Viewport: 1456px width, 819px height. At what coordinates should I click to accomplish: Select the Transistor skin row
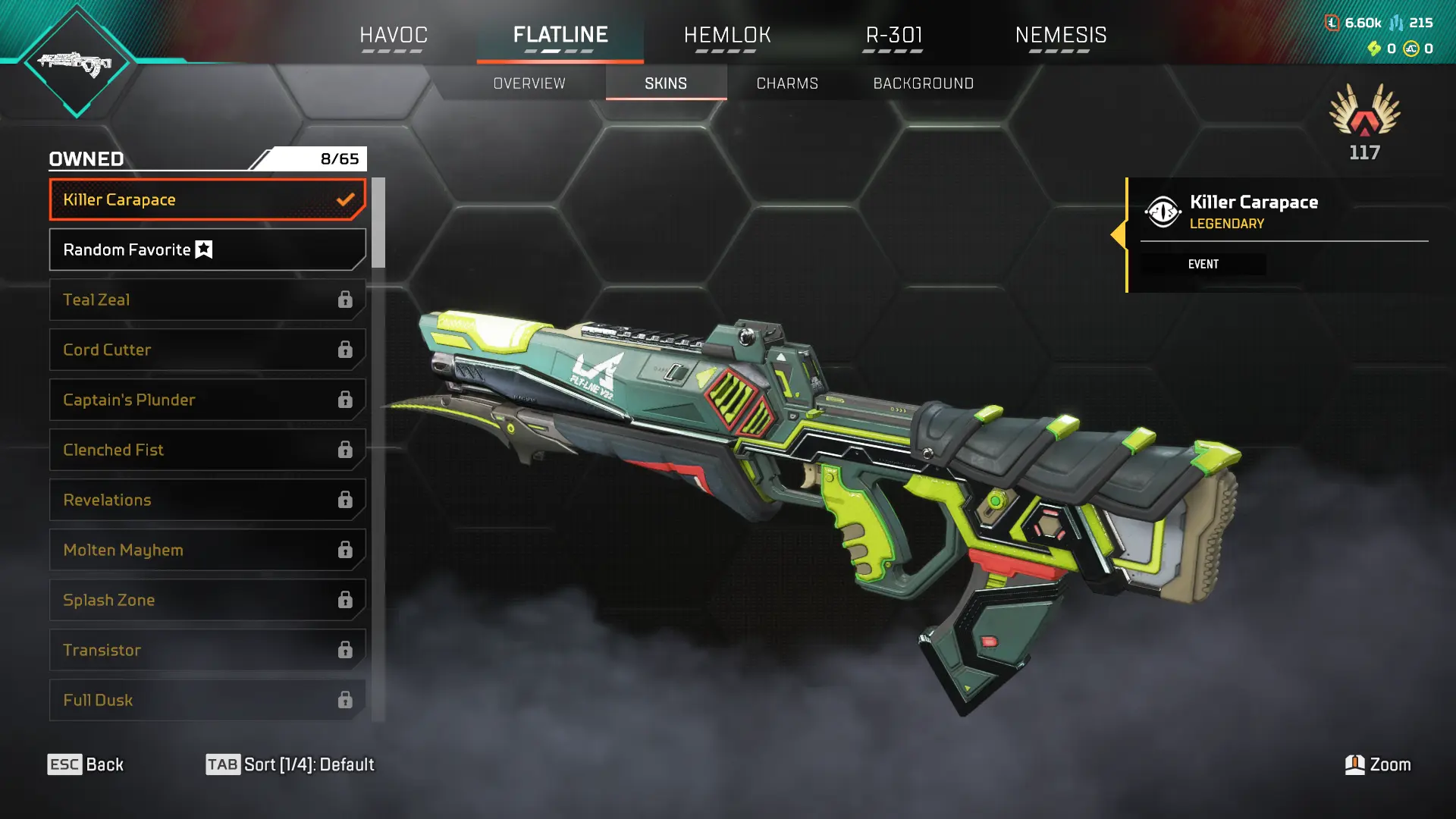click(207, 650)
